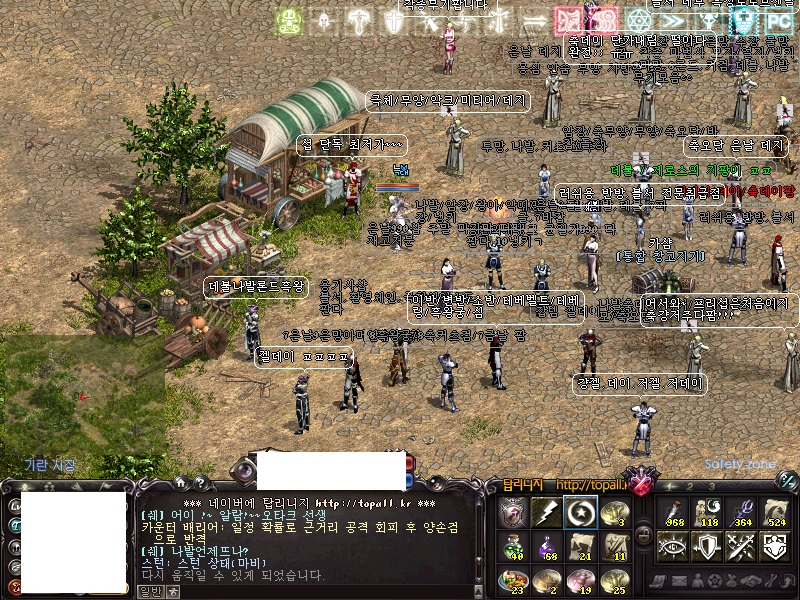Use the sword scroll stack showing 11
This screenshot has width=800, height=600.
pyautogui.click(x=613, y=546)
